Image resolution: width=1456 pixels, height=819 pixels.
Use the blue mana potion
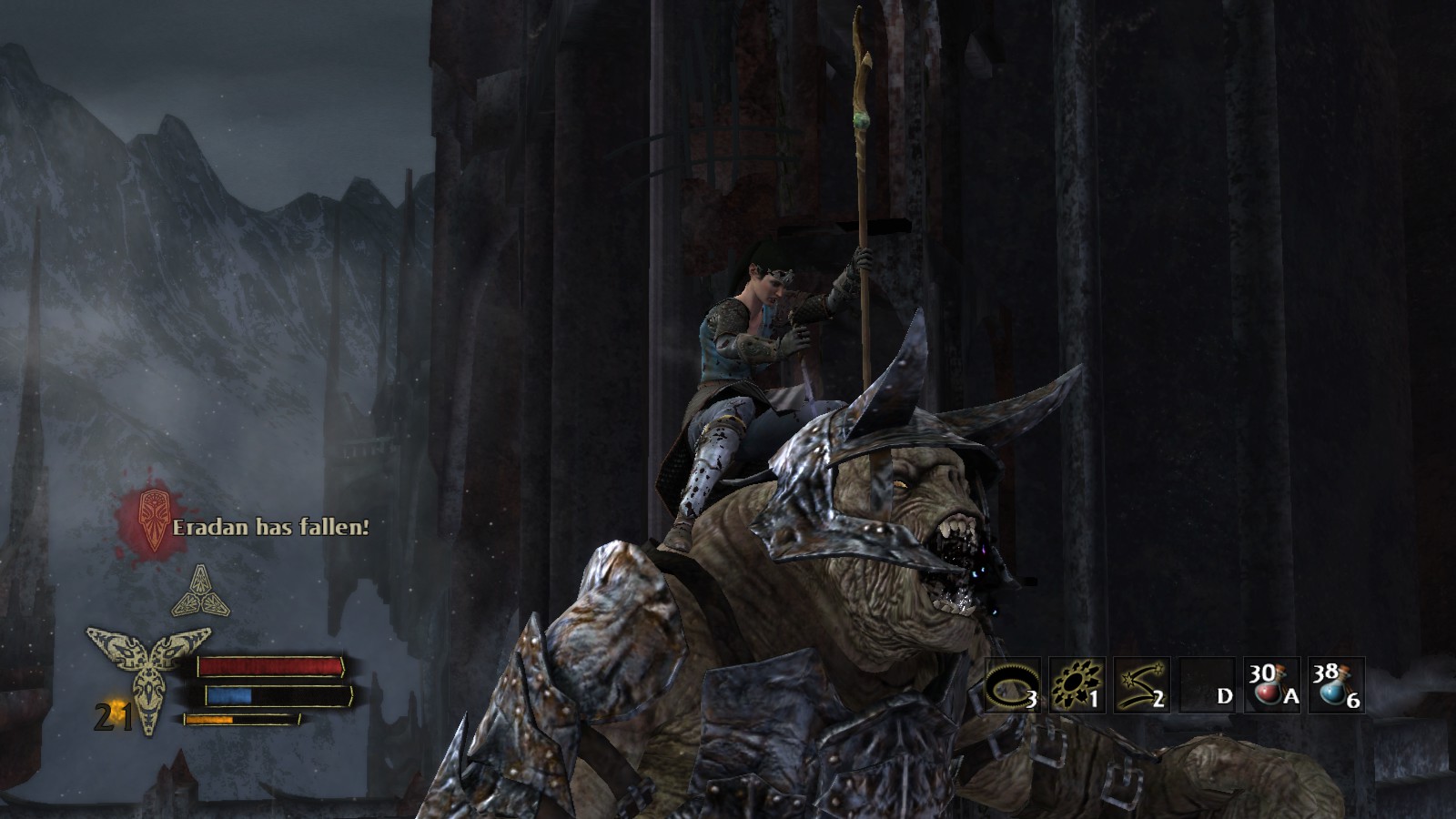point(1336,685)
